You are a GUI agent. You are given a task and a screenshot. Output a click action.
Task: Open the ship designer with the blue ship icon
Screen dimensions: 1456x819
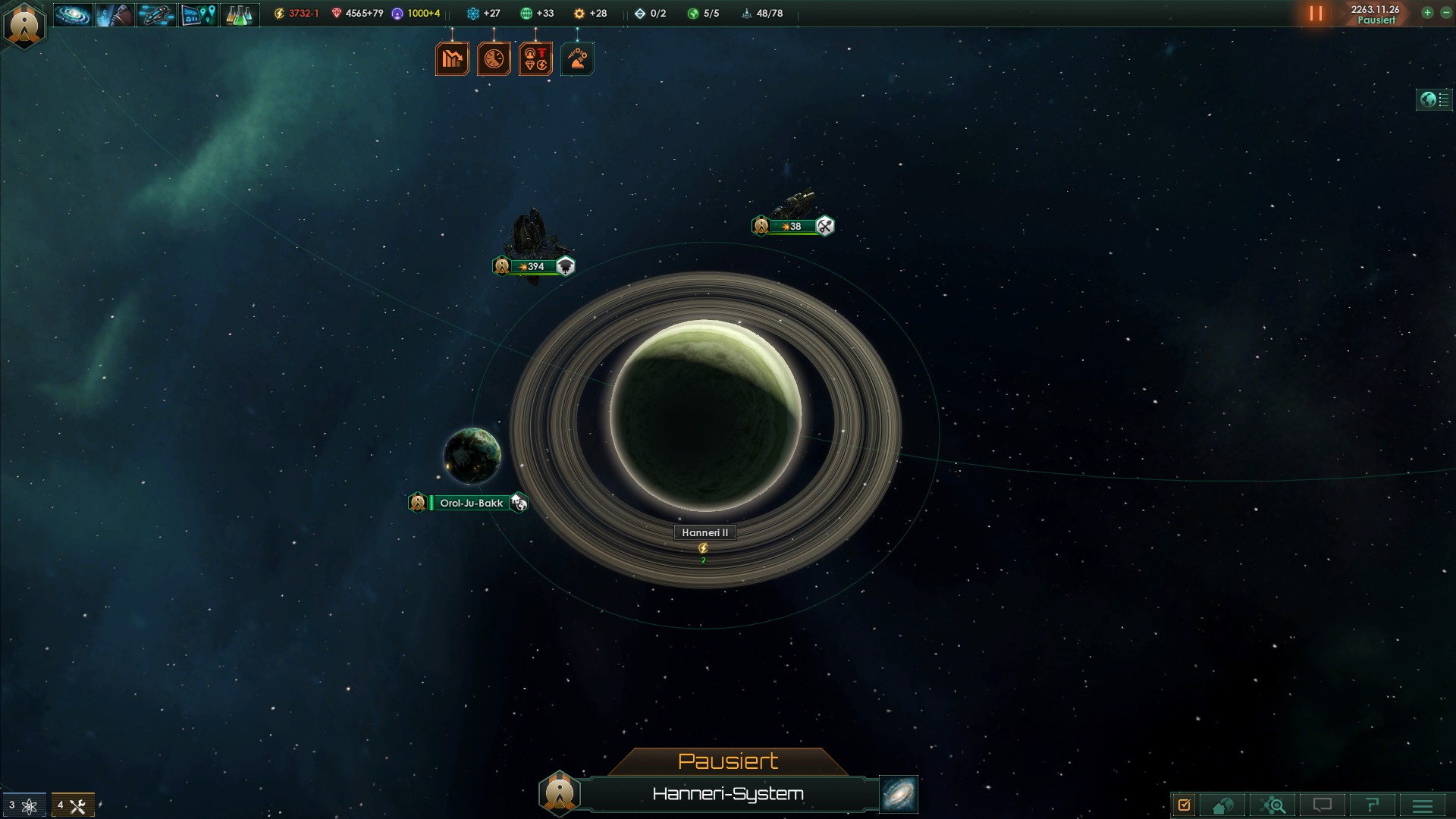click(156, 14)
